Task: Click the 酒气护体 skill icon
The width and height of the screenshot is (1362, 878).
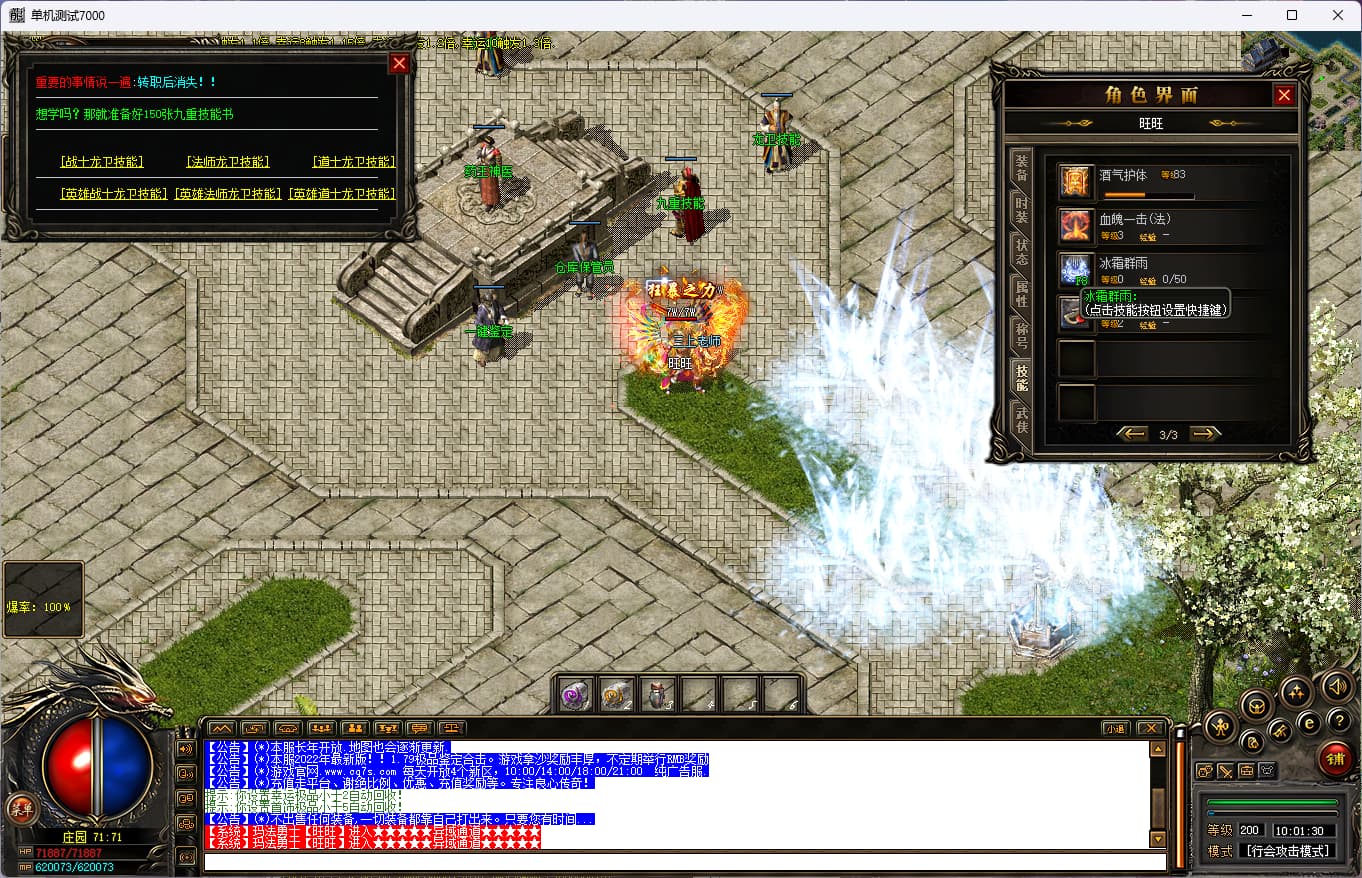Action: (1076, 182)
